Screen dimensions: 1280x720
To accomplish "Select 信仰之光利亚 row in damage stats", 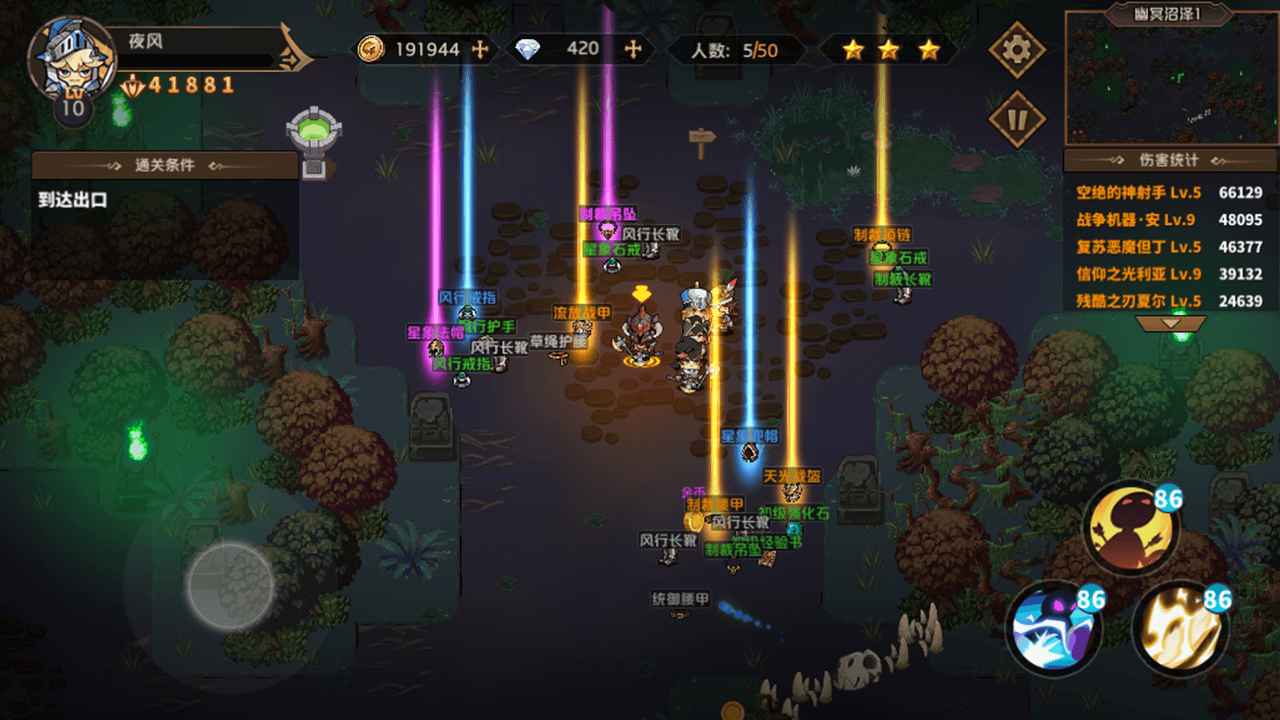I will click(1169, 274).
